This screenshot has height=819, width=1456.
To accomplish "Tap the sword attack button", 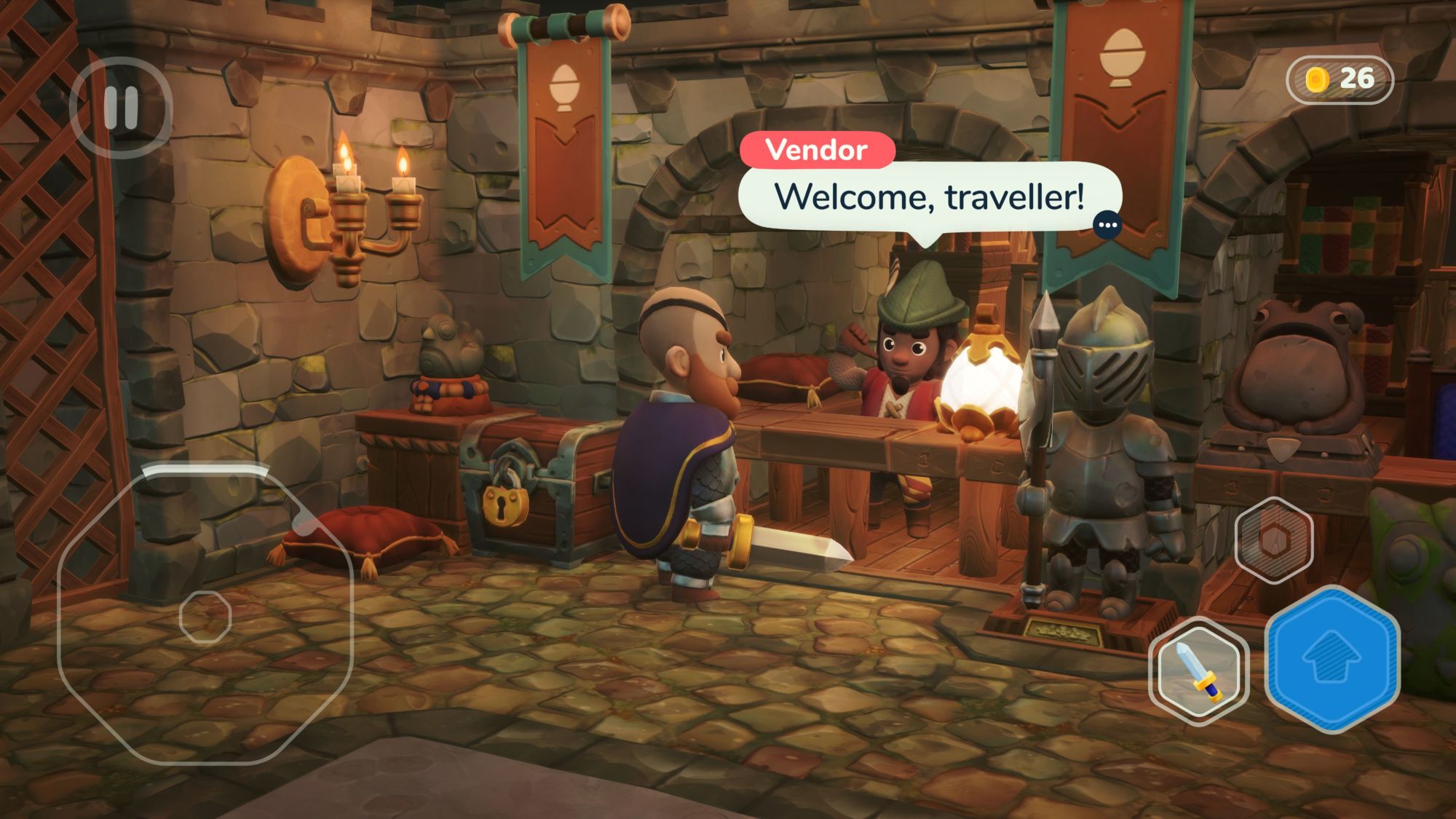I will [x=1198, y=670].
